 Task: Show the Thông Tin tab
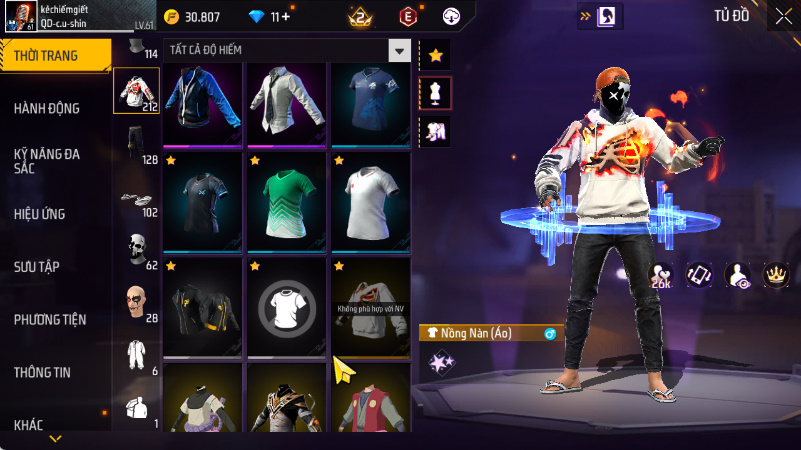point(42,373)
